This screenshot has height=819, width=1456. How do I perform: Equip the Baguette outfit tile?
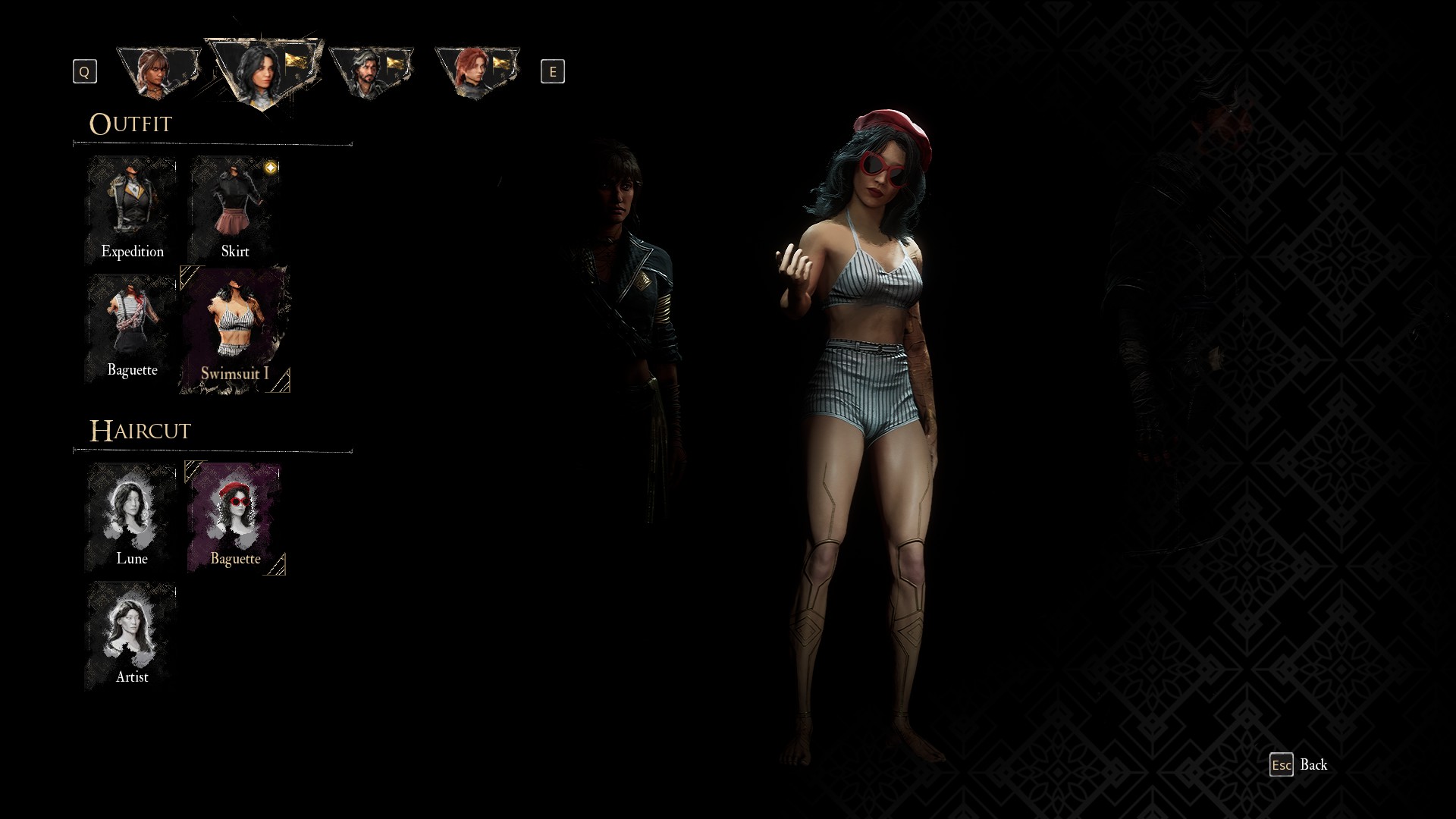click(x=132, y=328)
